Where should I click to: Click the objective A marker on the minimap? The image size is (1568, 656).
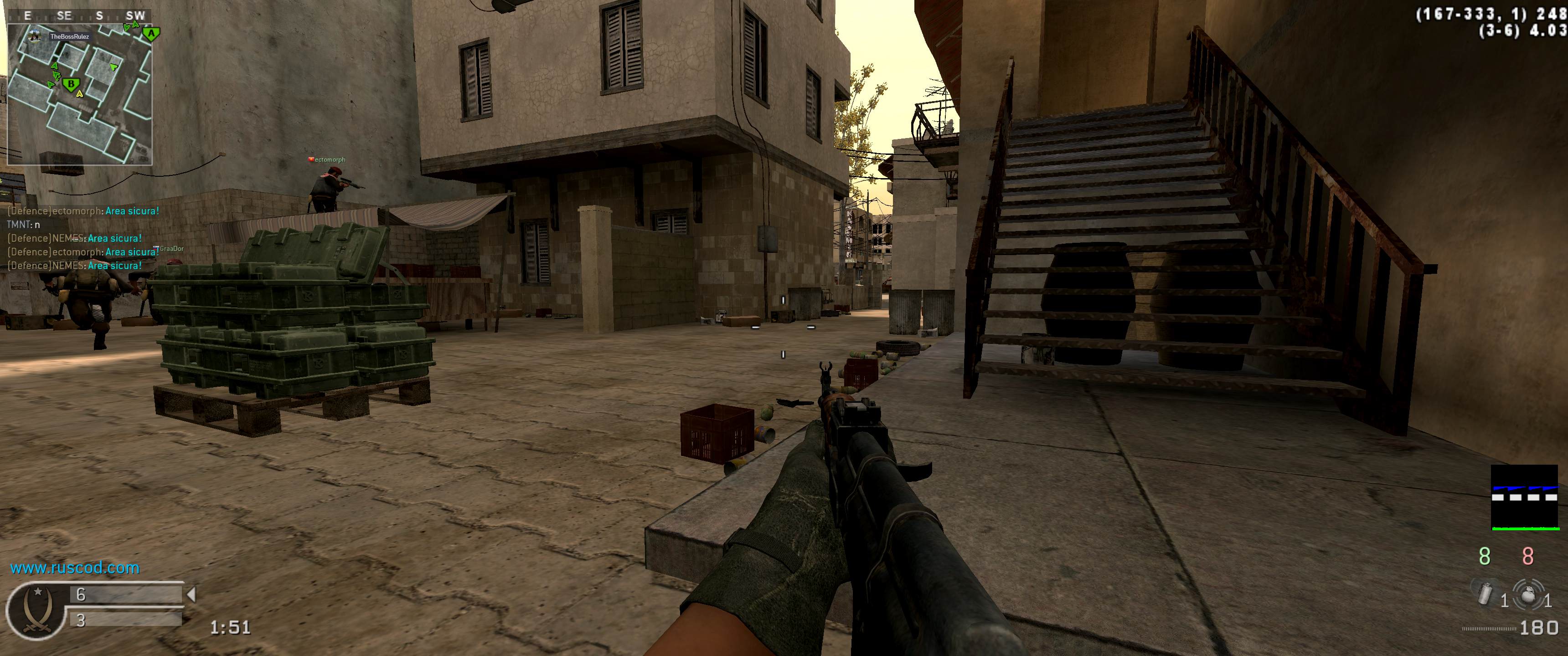[151, 34]
